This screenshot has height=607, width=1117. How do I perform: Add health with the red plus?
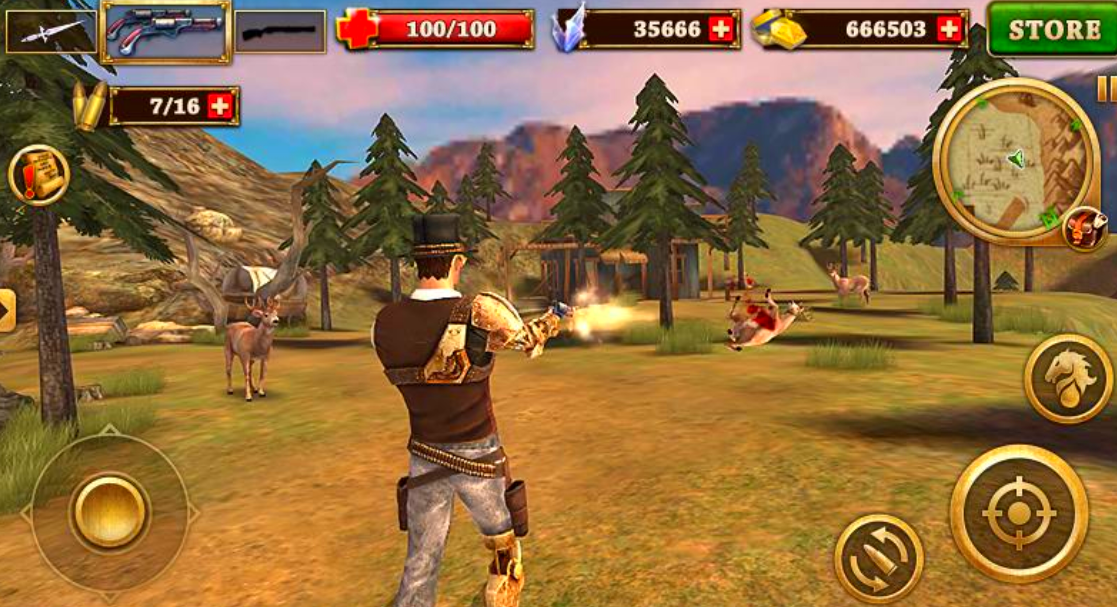(x=355, y=29)
